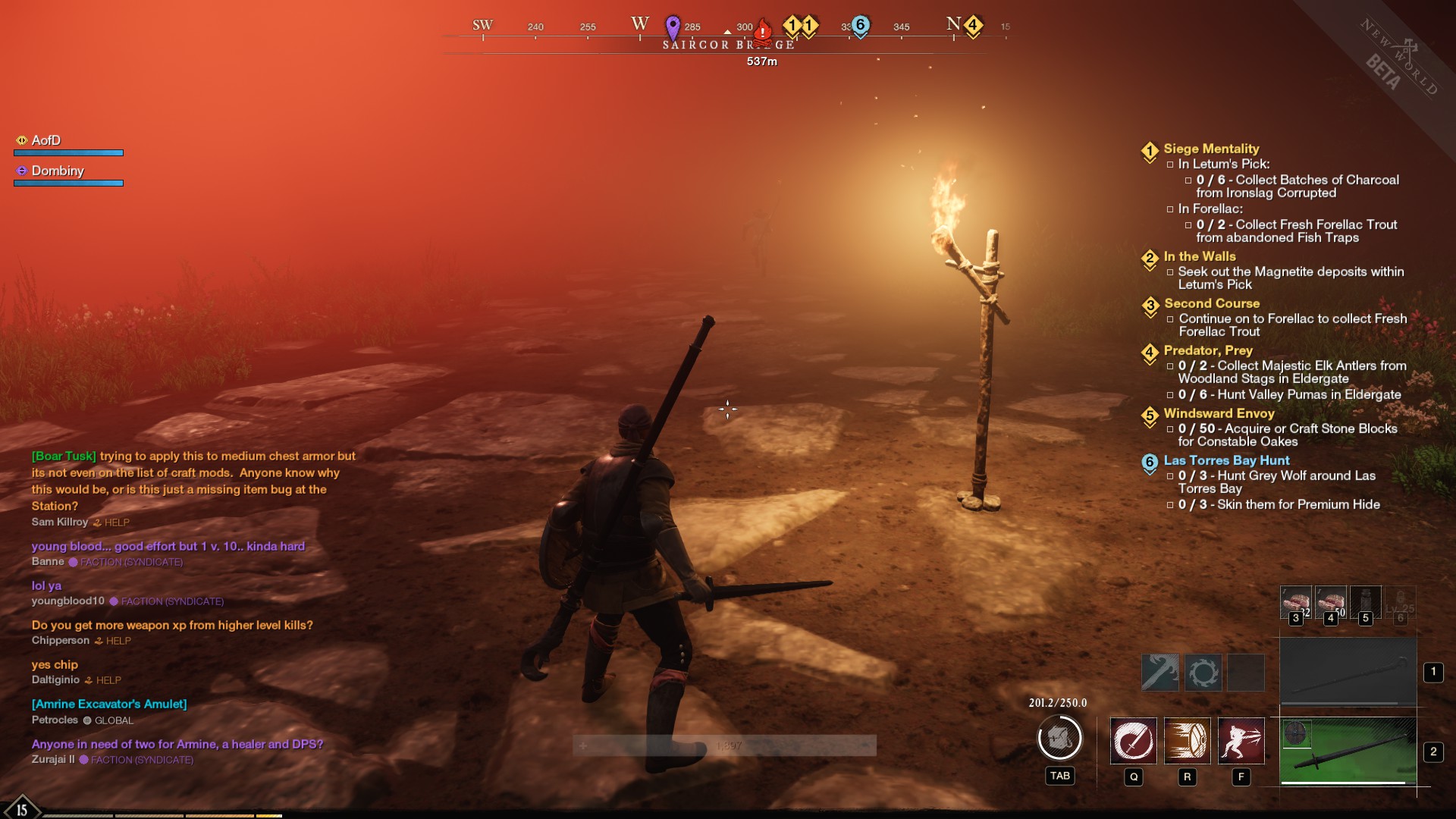
Task: Use the shield rush ability icon
Action: (1188, 741)
